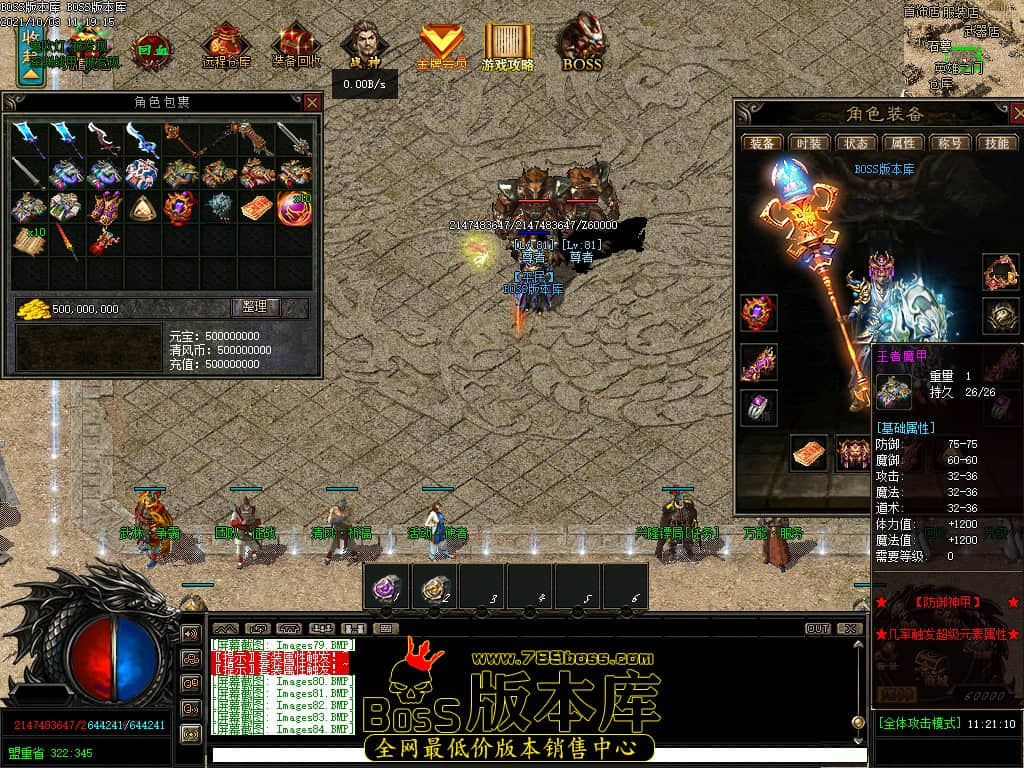Click the minimap in the corner
This screenshot has width=1024, height=768.
pyautogui.click(x=966, y=45)
